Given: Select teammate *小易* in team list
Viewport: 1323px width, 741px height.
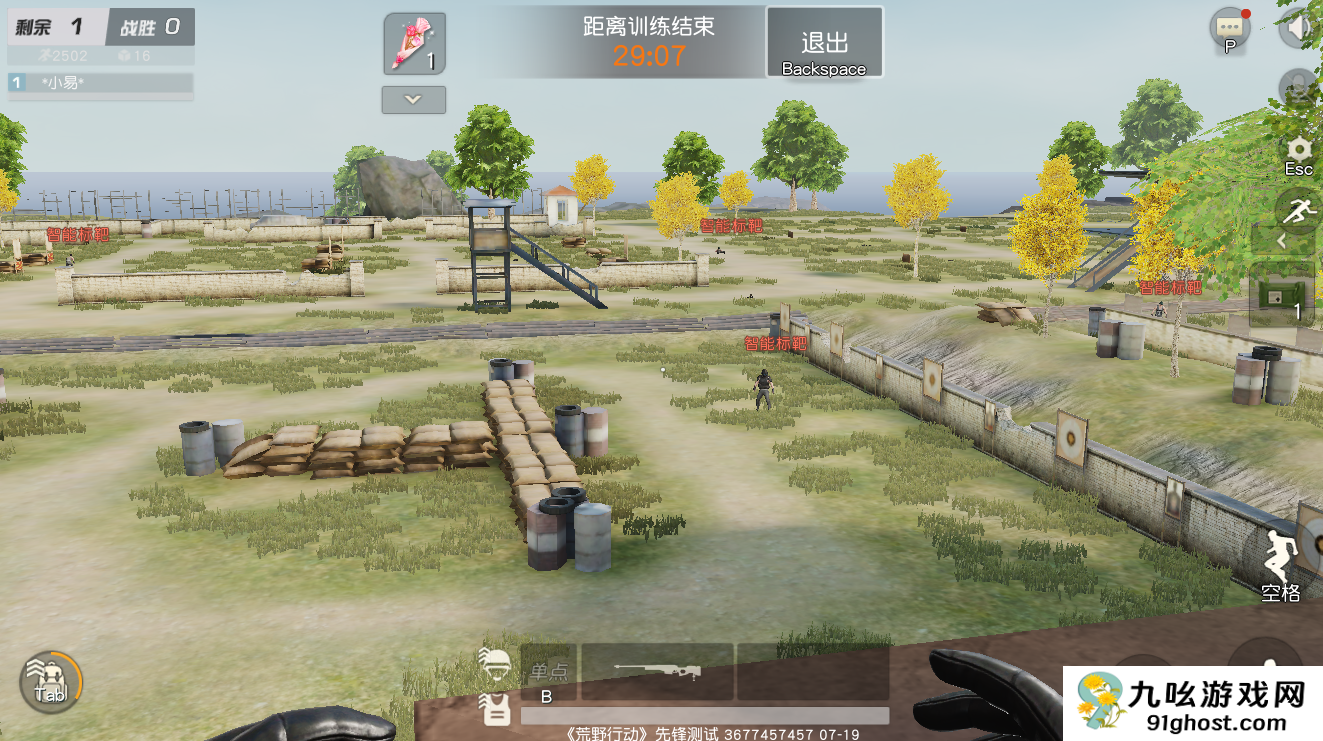Looking at the screenshot, I should click(x=99, y=83).
